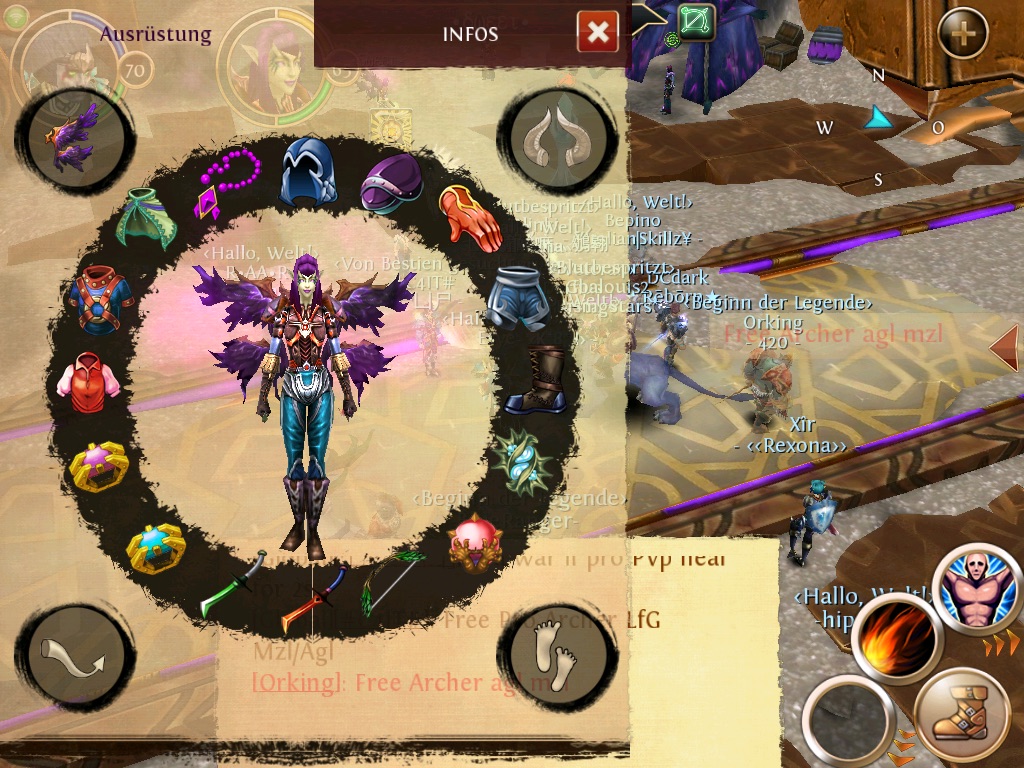Select the blue shorts slot
Screen dimensions: 1024x768
[516, 297]
